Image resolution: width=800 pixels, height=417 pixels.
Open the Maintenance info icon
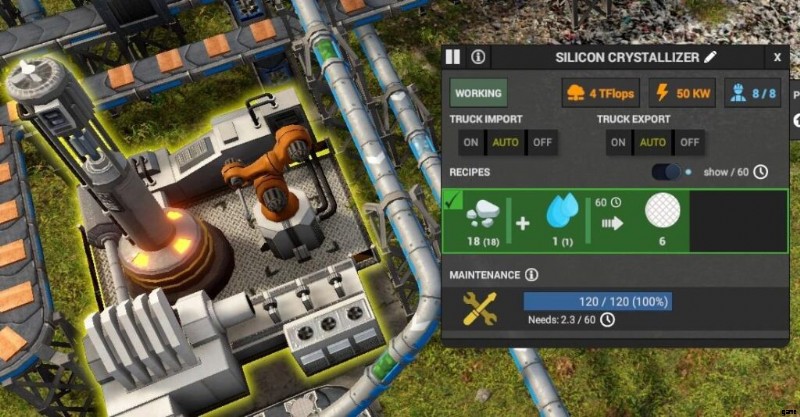pyautogui.click(x=531, y=274)
